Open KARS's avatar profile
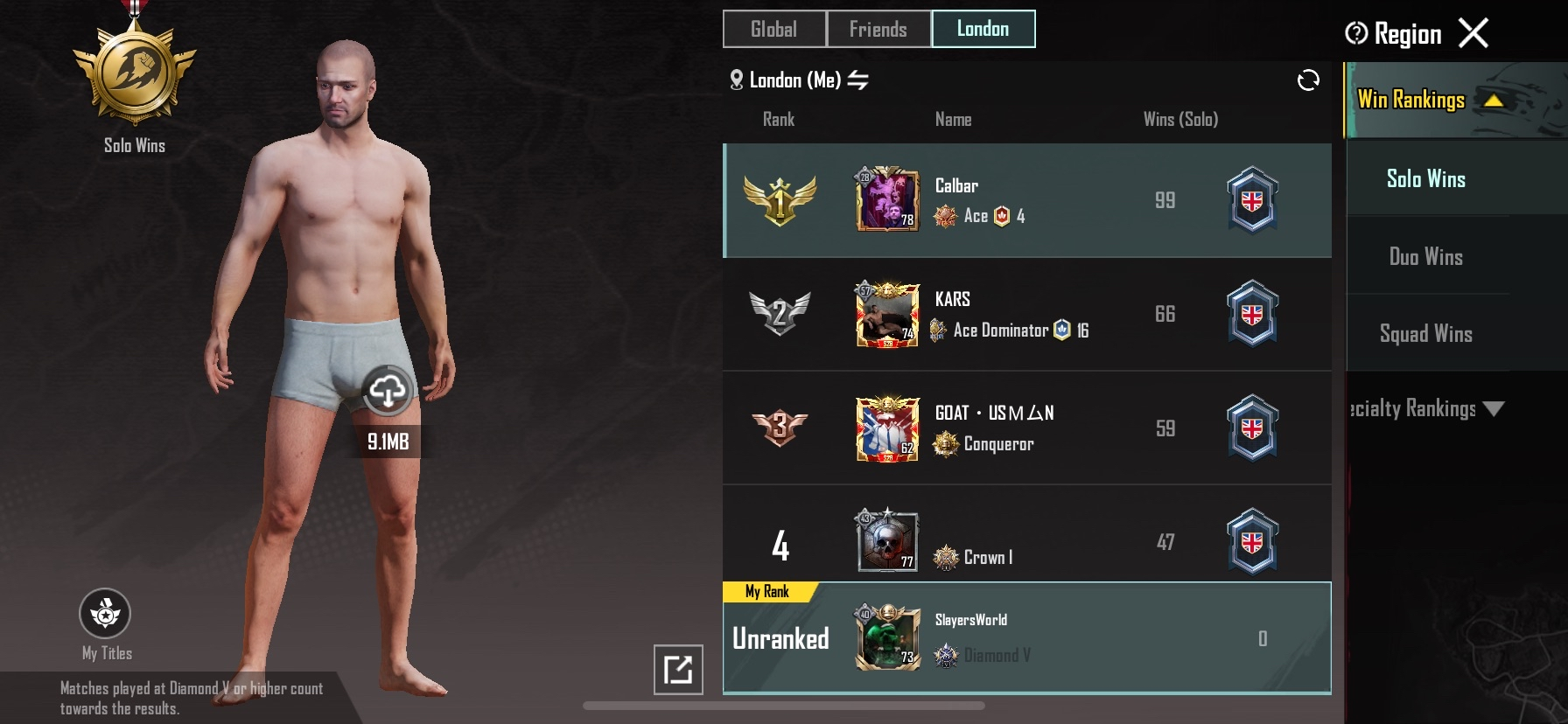This screenshot has height=724, width=1568. (887, 314)
